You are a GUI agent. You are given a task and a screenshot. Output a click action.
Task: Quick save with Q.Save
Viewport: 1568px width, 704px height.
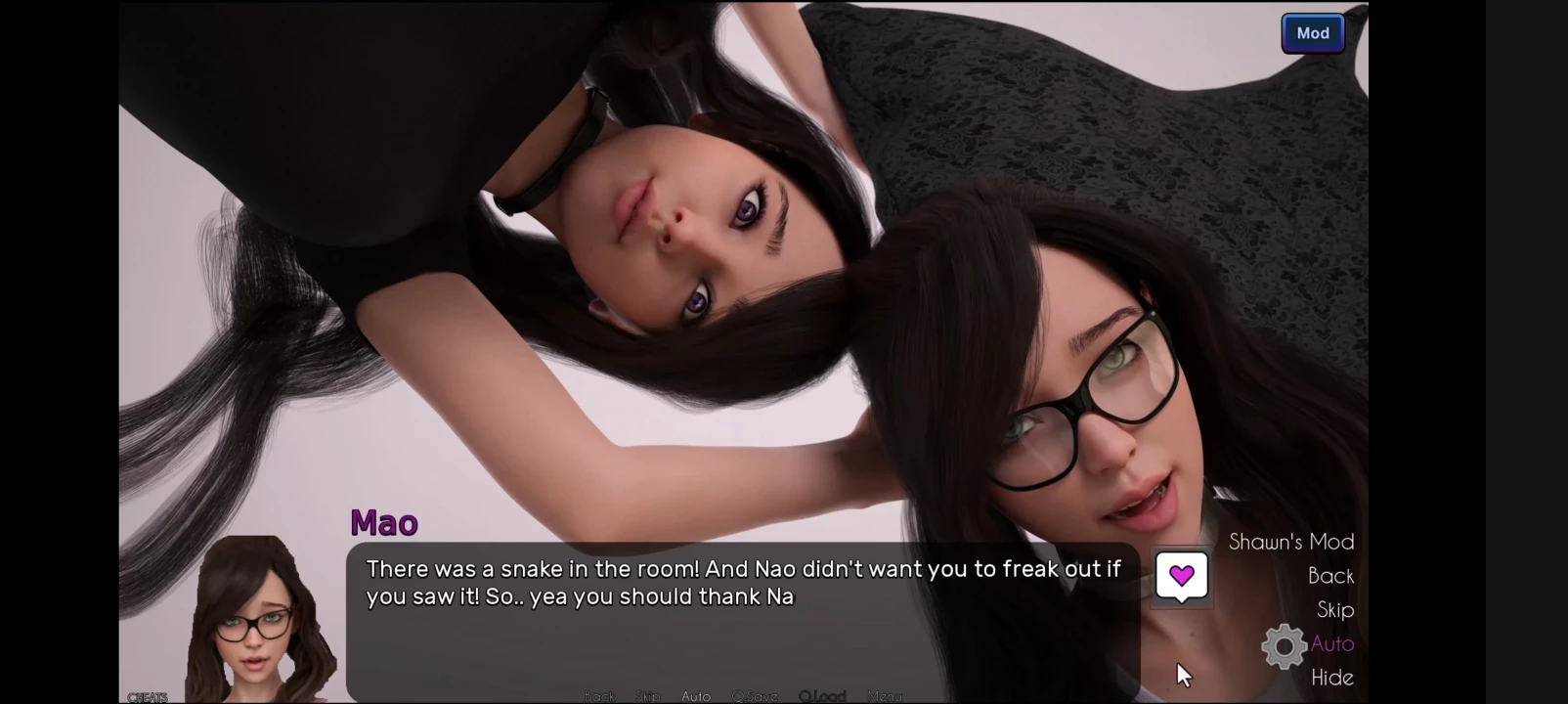click(754, 696)
